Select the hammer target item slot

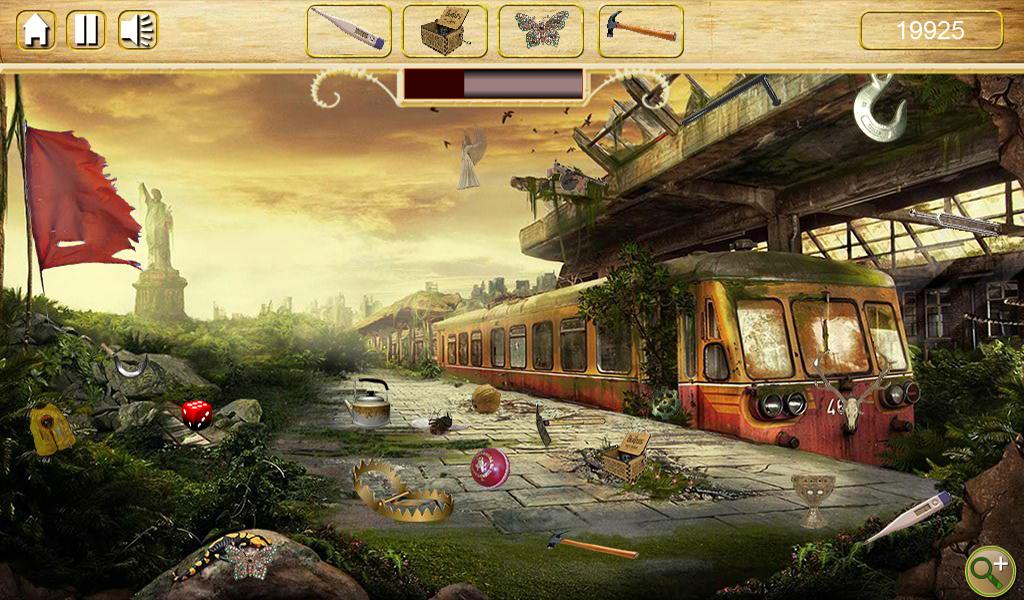640,31
